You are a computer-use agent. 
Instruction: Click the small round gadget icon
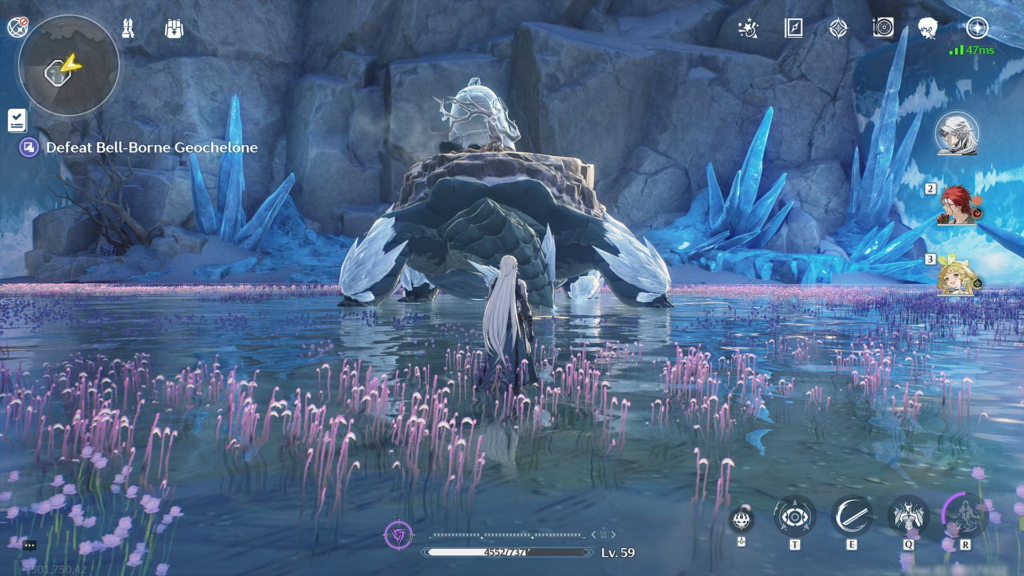tap(741, 519)
